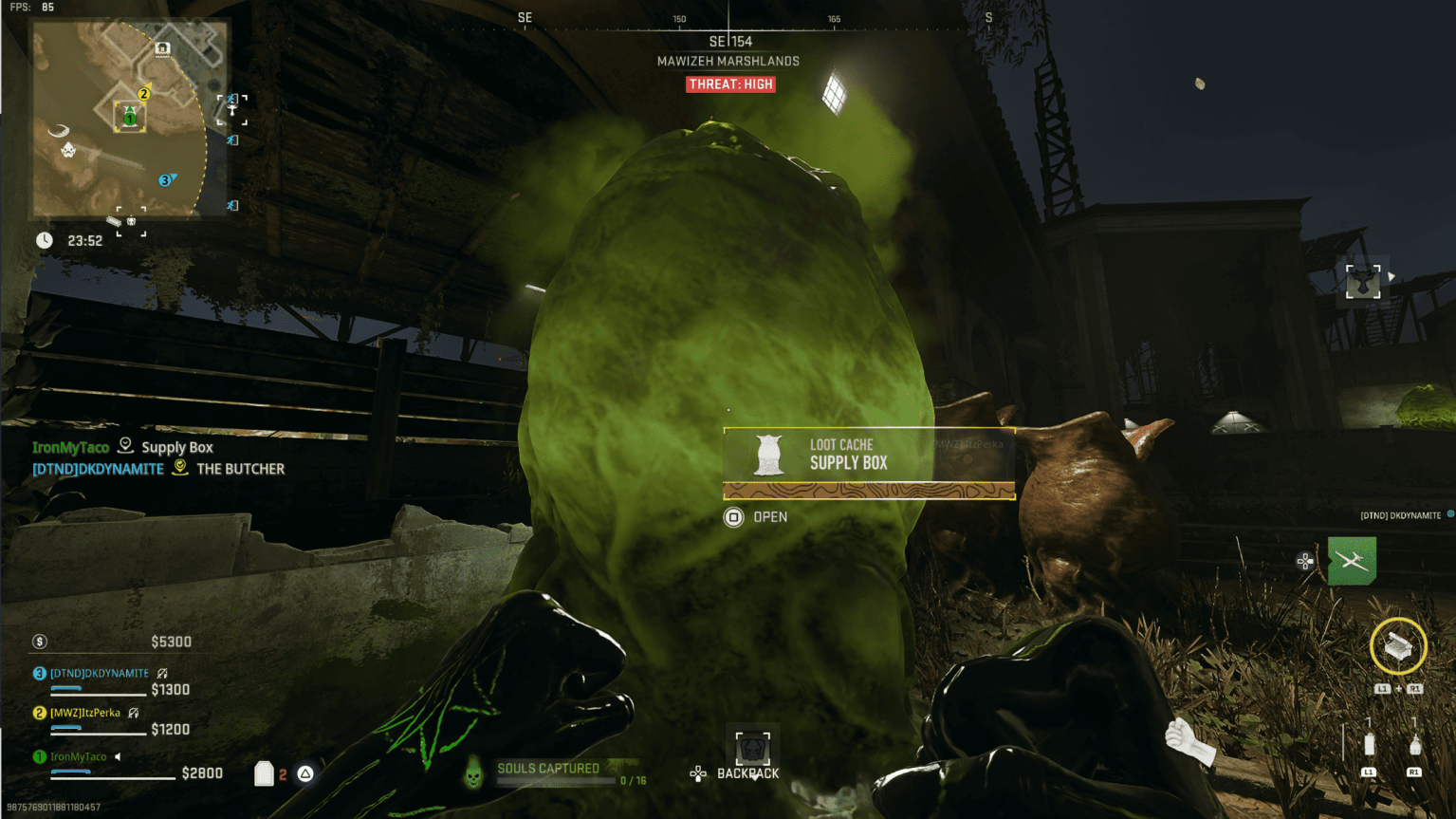Click the Supply Box ping icon near IronMyTaco
This screenshot has height=819, width=1456.
tap(124, 446)
